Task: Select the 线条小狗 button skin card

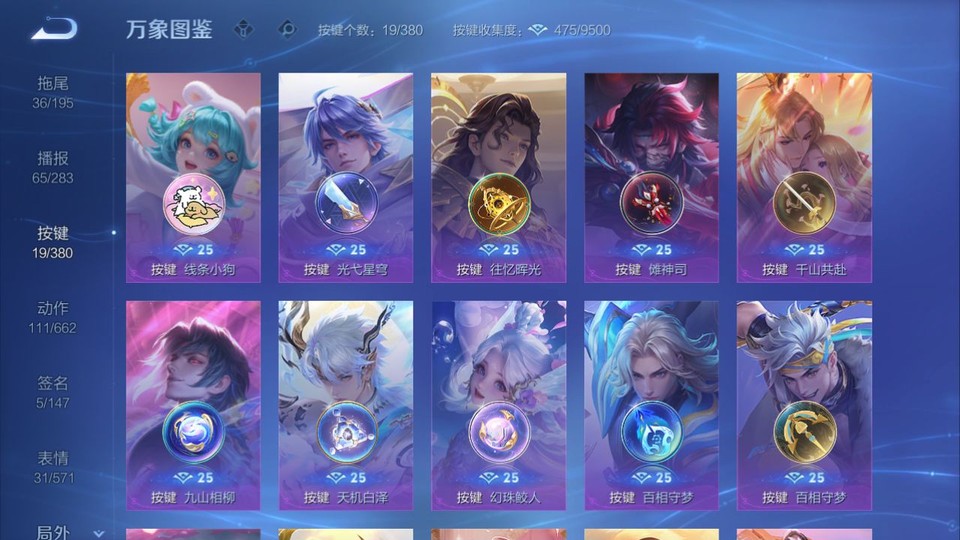Action: point(193,177)
